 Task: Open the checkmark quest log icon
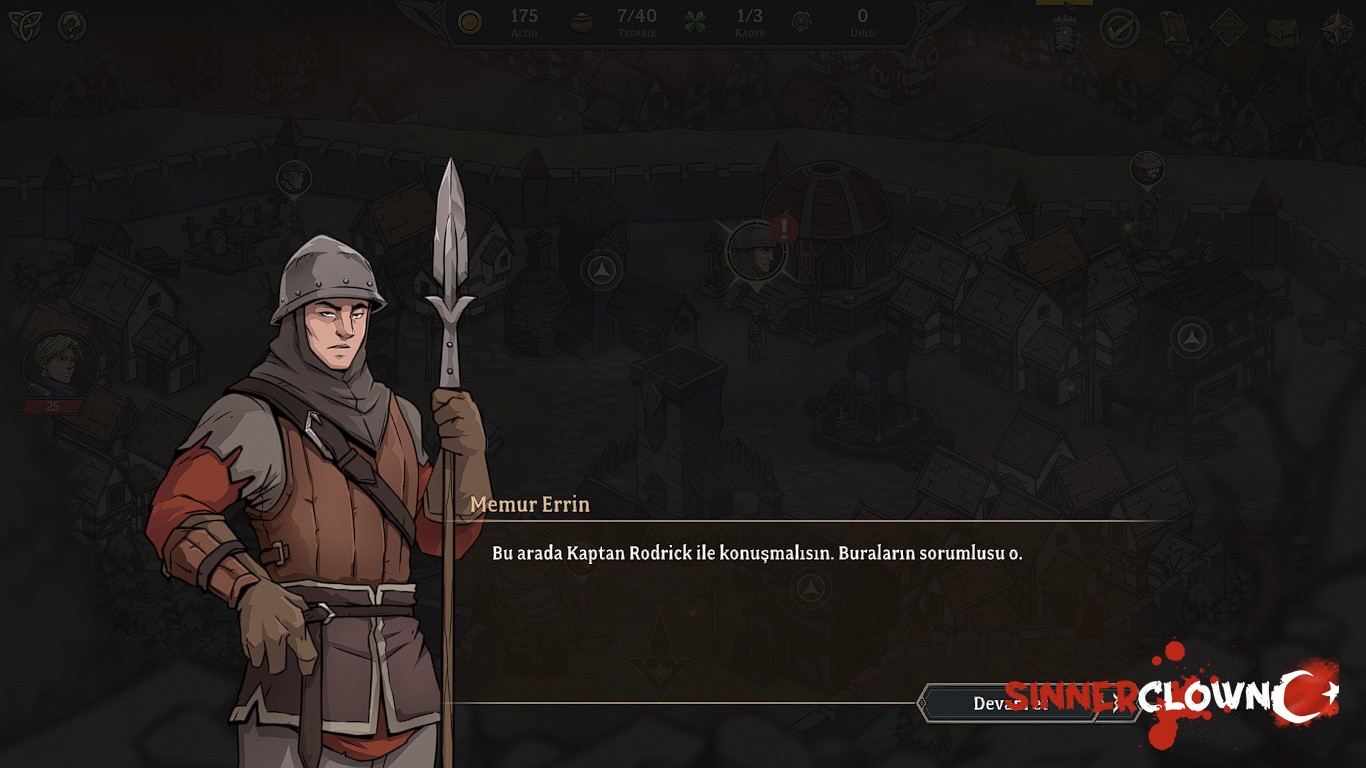click(x=1119, y=29)
